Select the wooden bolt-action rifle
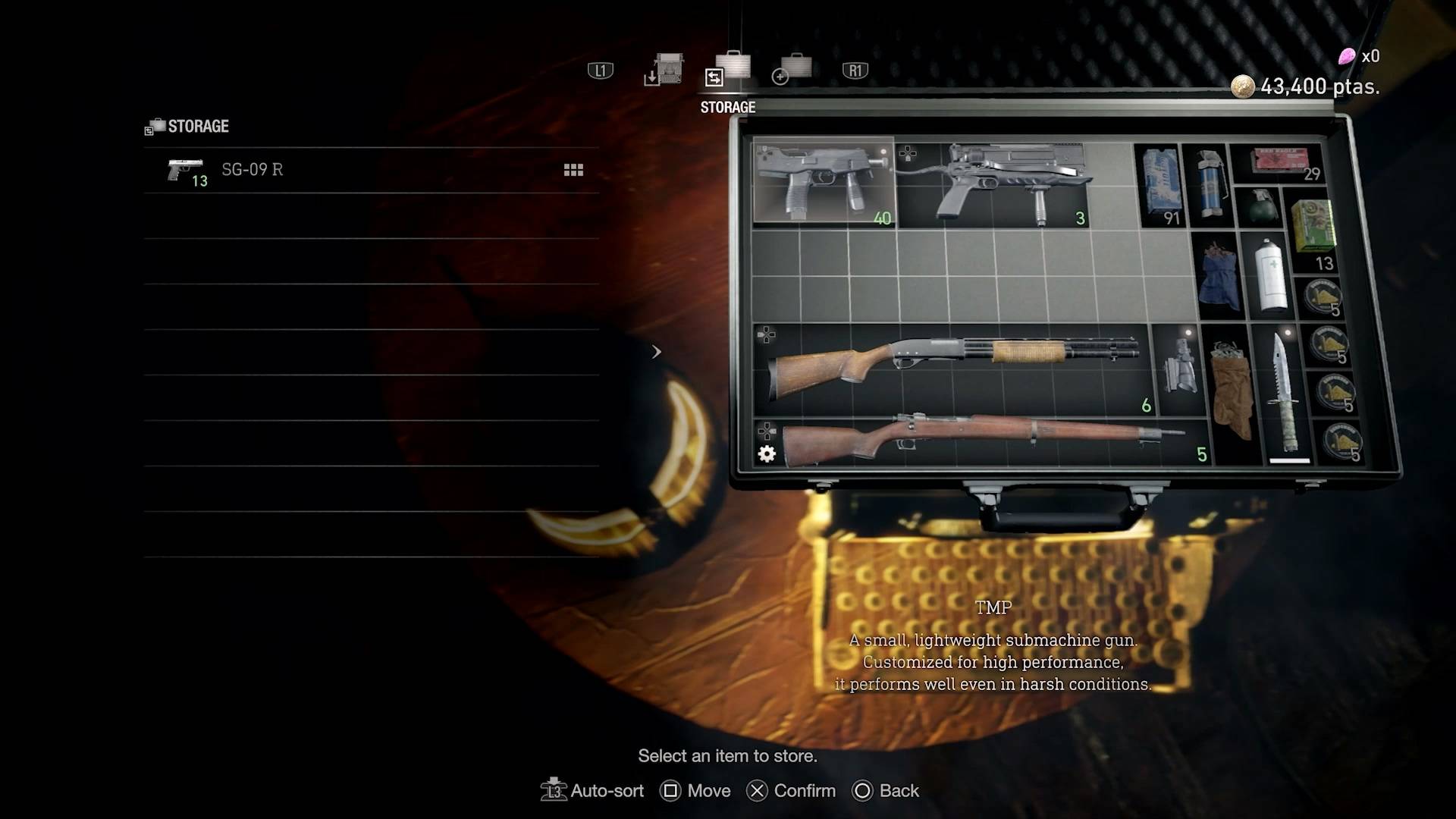 click(x=978, y=441)
